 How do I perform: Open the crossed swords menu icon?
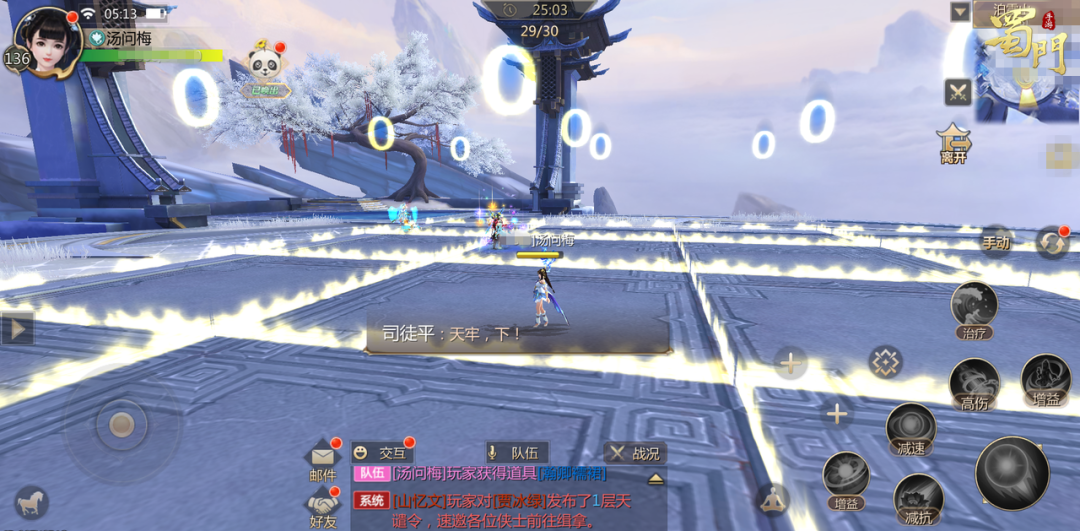[958, 92]
